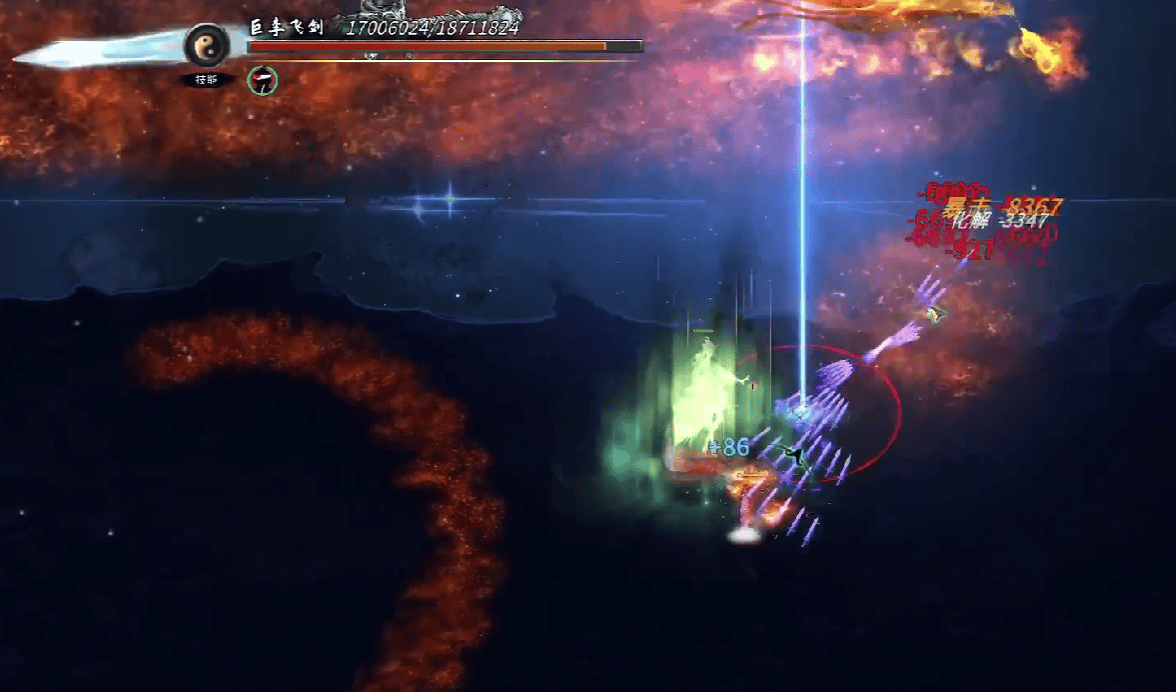Viewport: 1176px width, 692px height.
Task: Select the green-ringed buff icon under the boss bar
Action: [262, 80]
